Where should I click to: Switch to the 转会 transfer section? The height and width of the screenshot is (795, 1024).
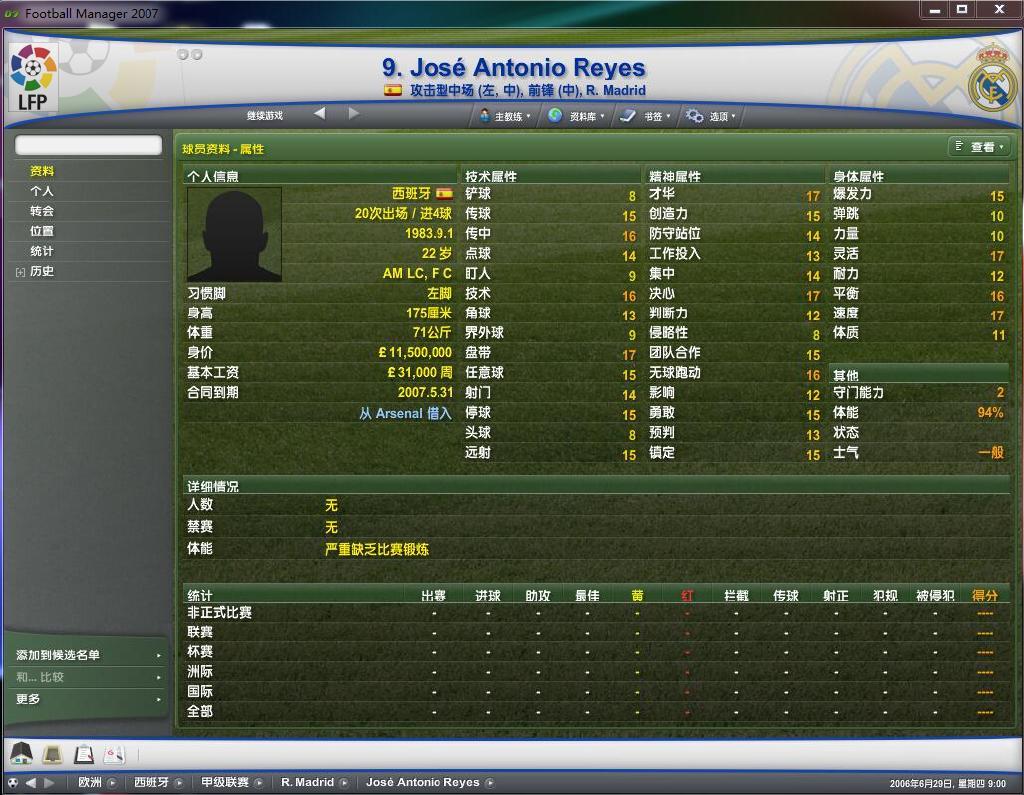42,211
